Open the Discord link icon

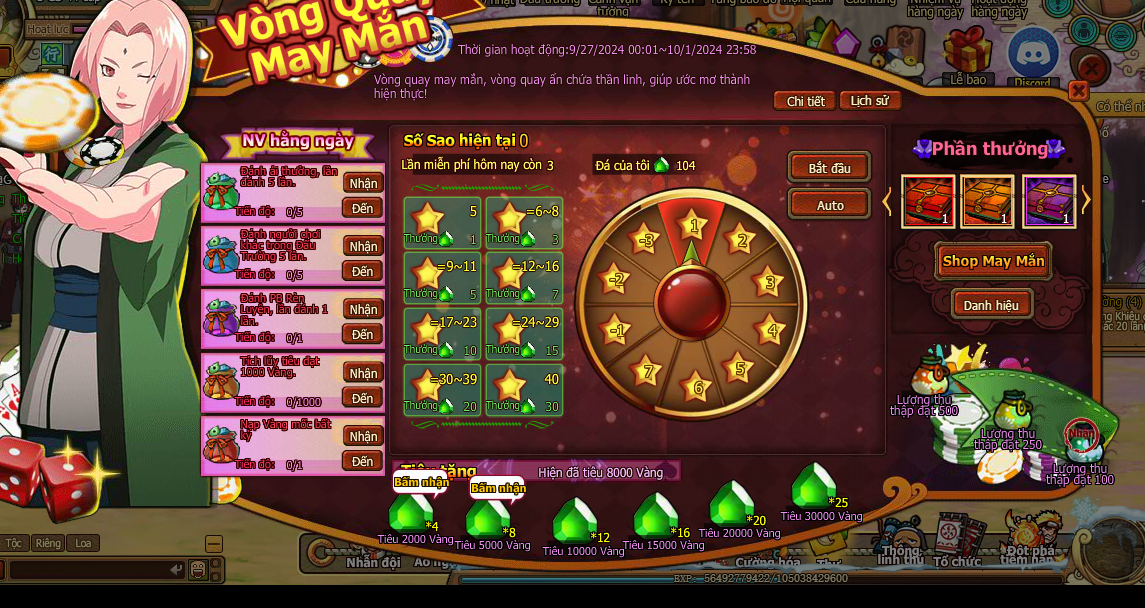[x=1032, y=56]
